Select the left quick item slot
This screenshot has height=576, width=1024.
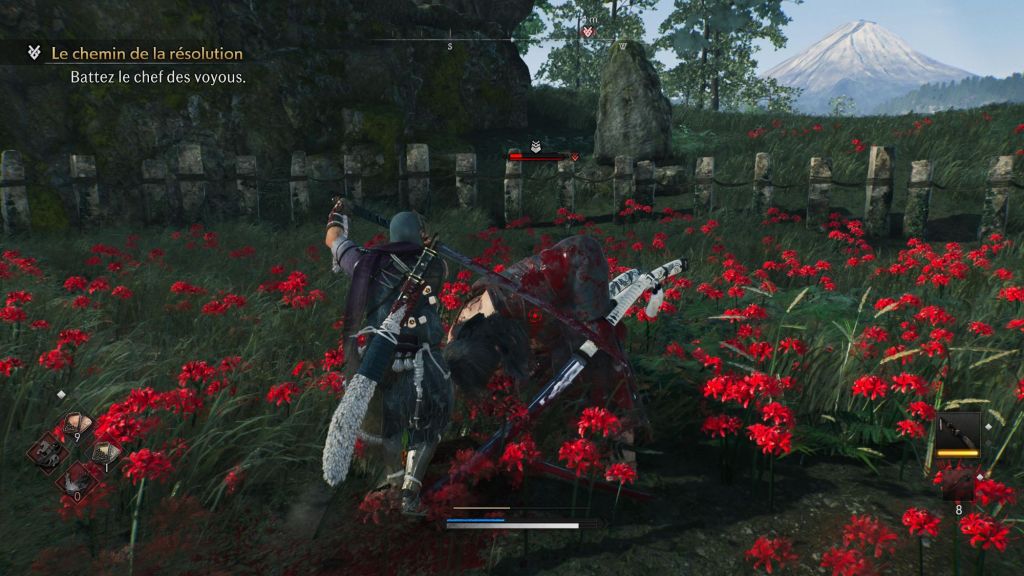pyautogui.click(x=47, y=453)
